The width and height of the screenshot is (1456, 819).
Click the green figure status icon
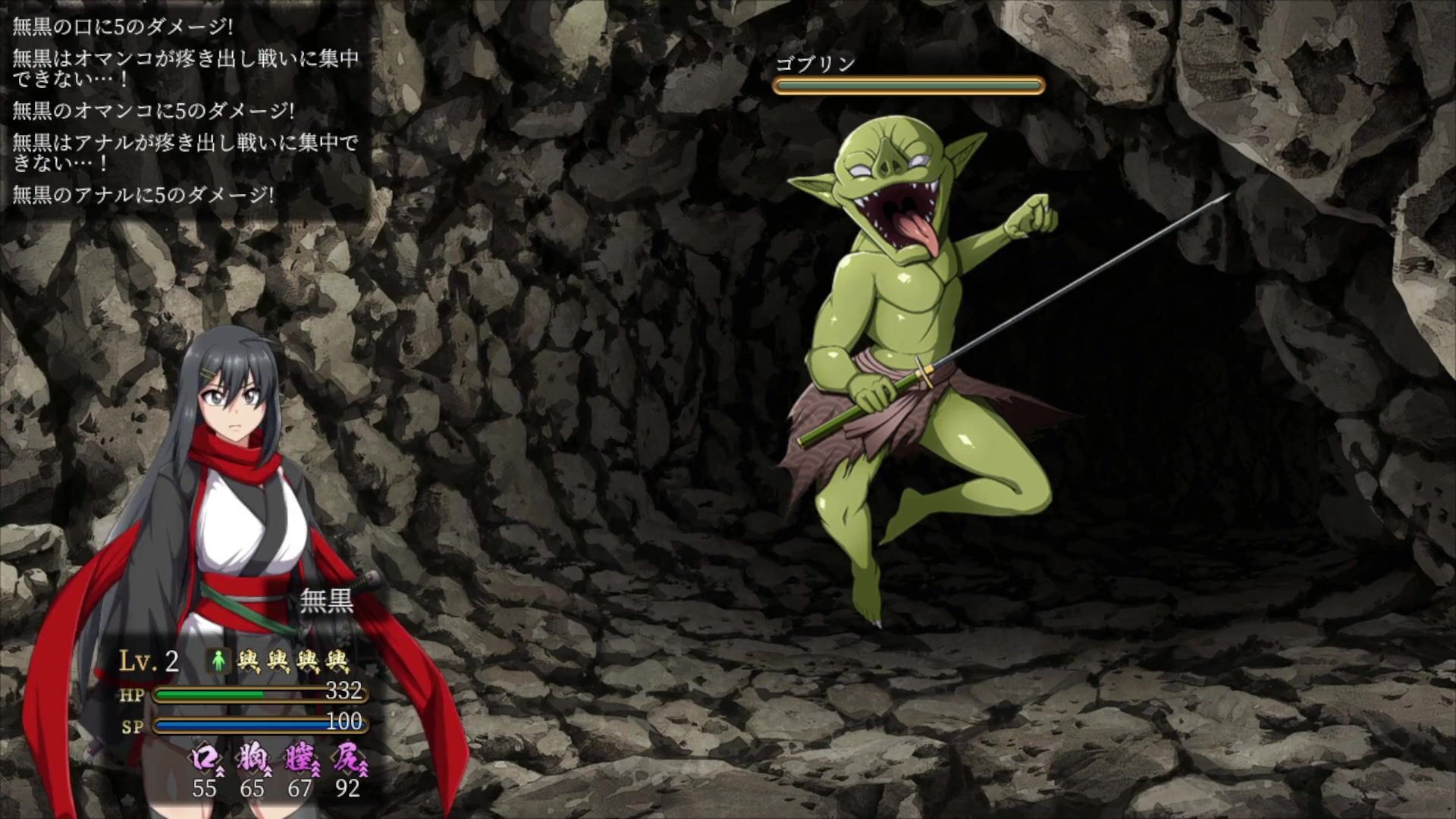click(219, 661)
